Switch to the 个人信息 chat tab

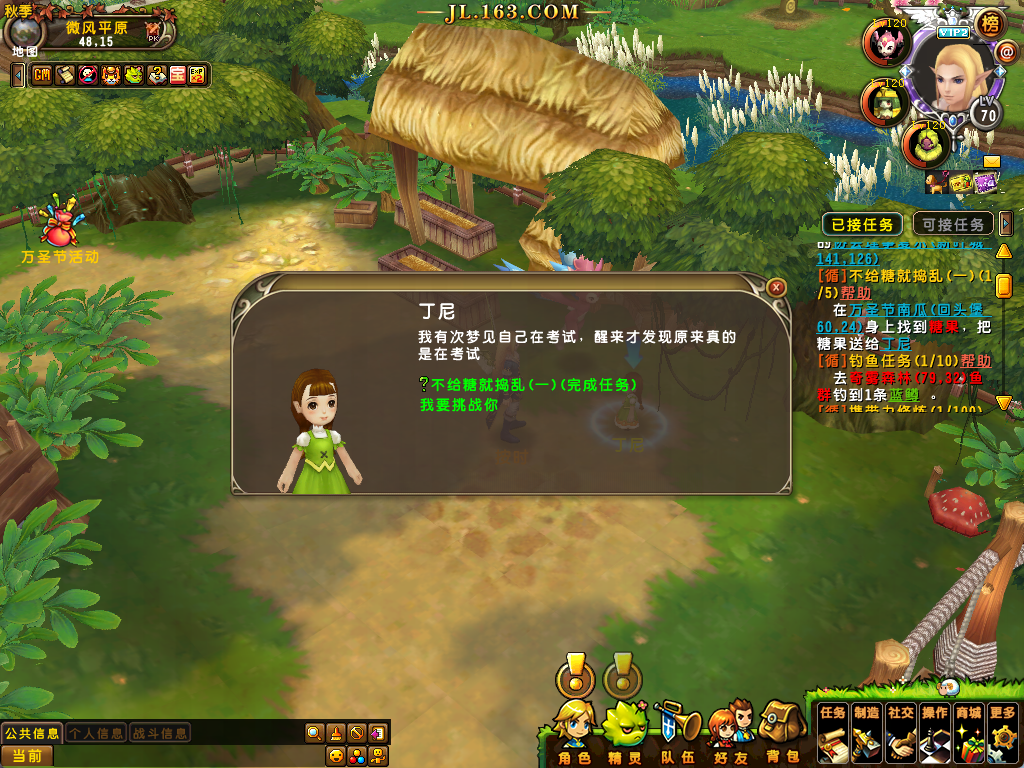coord(96,733)
